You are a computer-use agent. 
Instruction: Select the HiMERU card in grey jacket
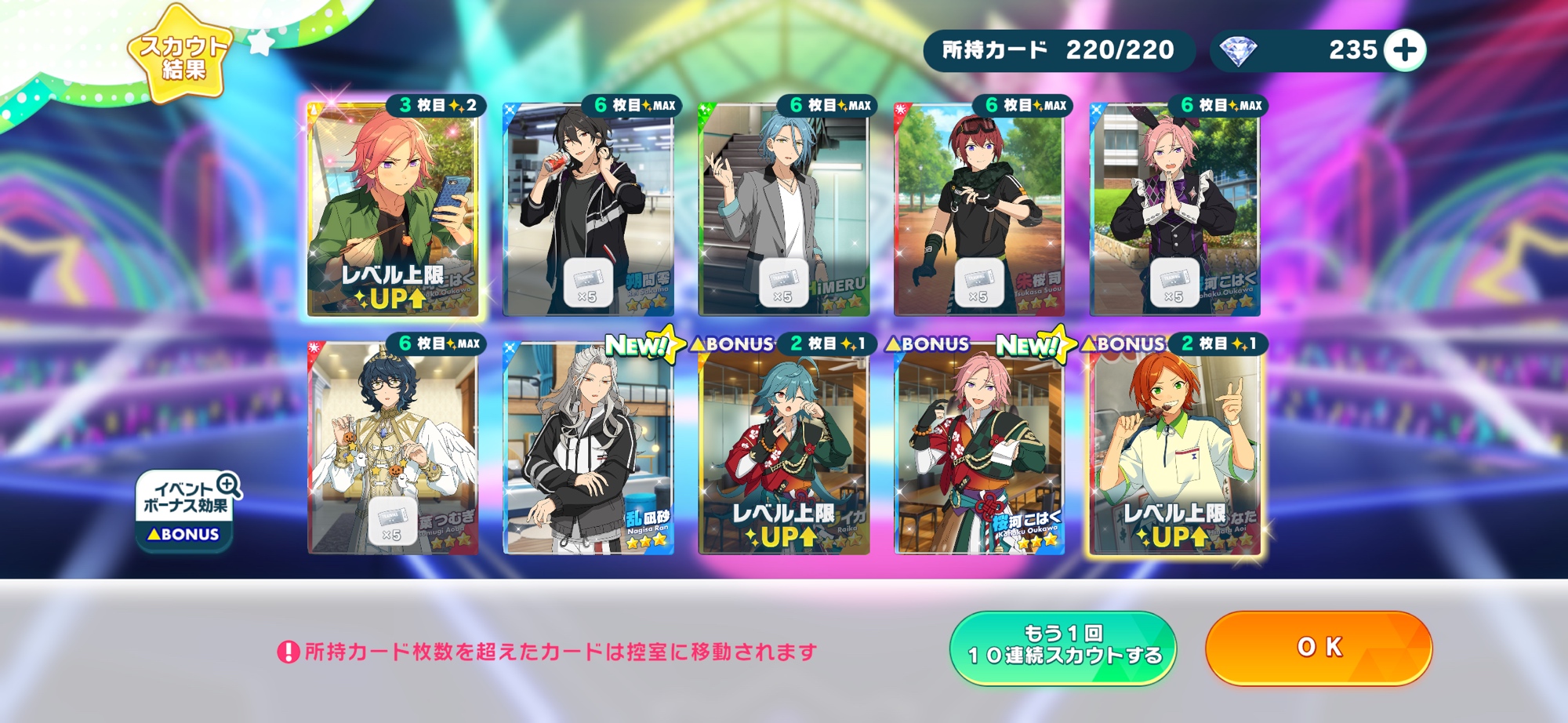[x=783, y=210]
